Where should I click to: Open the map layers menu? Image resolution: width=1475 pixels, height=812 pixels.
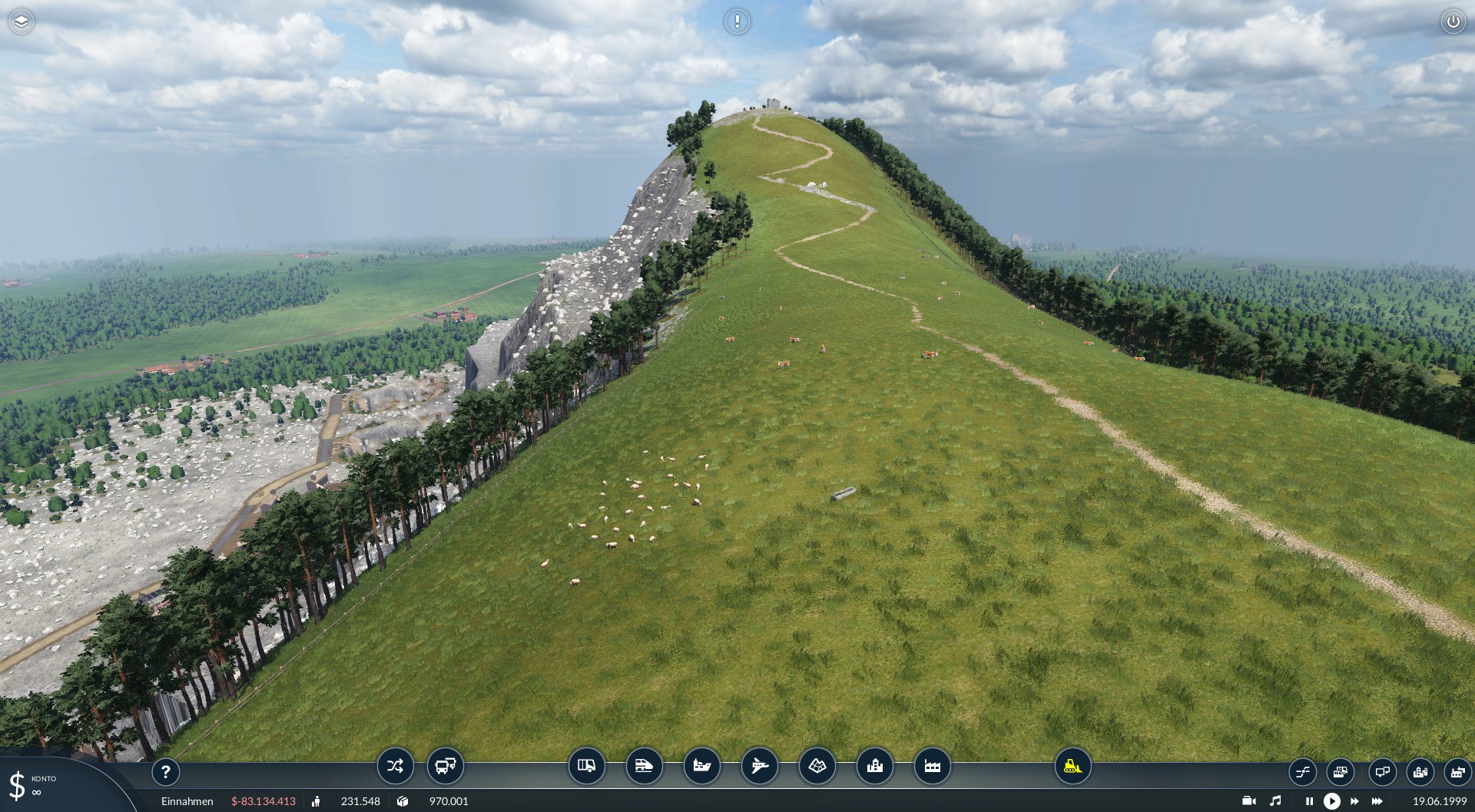click(x=22, y=22)
